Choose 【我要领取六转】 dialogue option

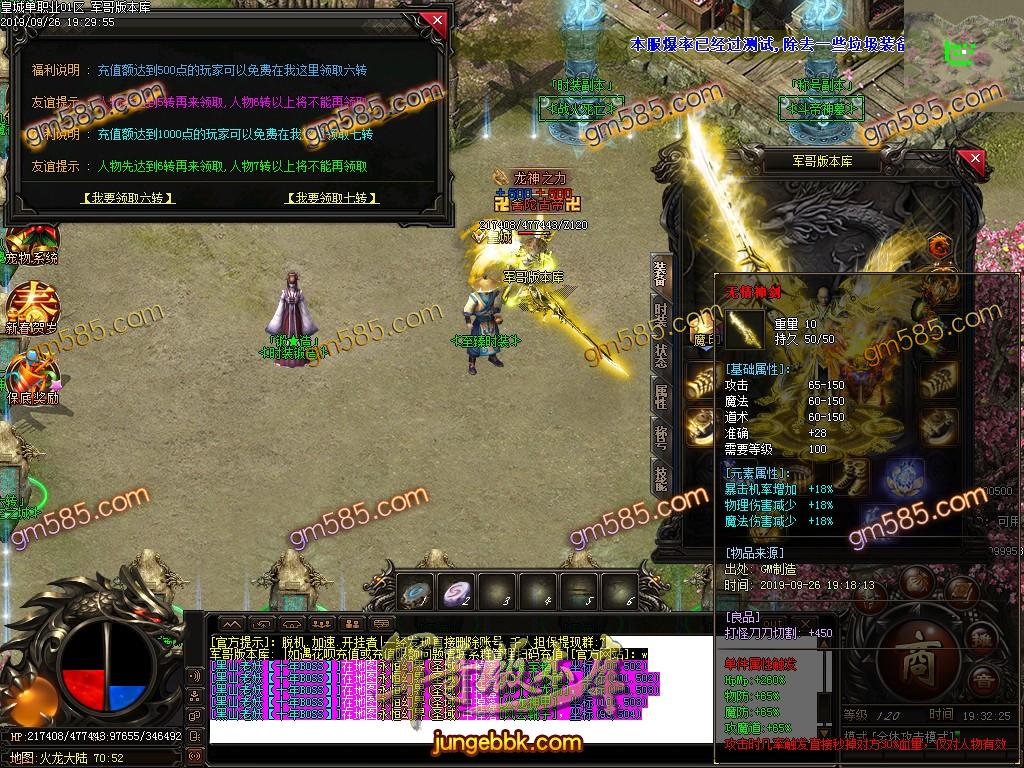pyautogui.click(x=128, y=198)
